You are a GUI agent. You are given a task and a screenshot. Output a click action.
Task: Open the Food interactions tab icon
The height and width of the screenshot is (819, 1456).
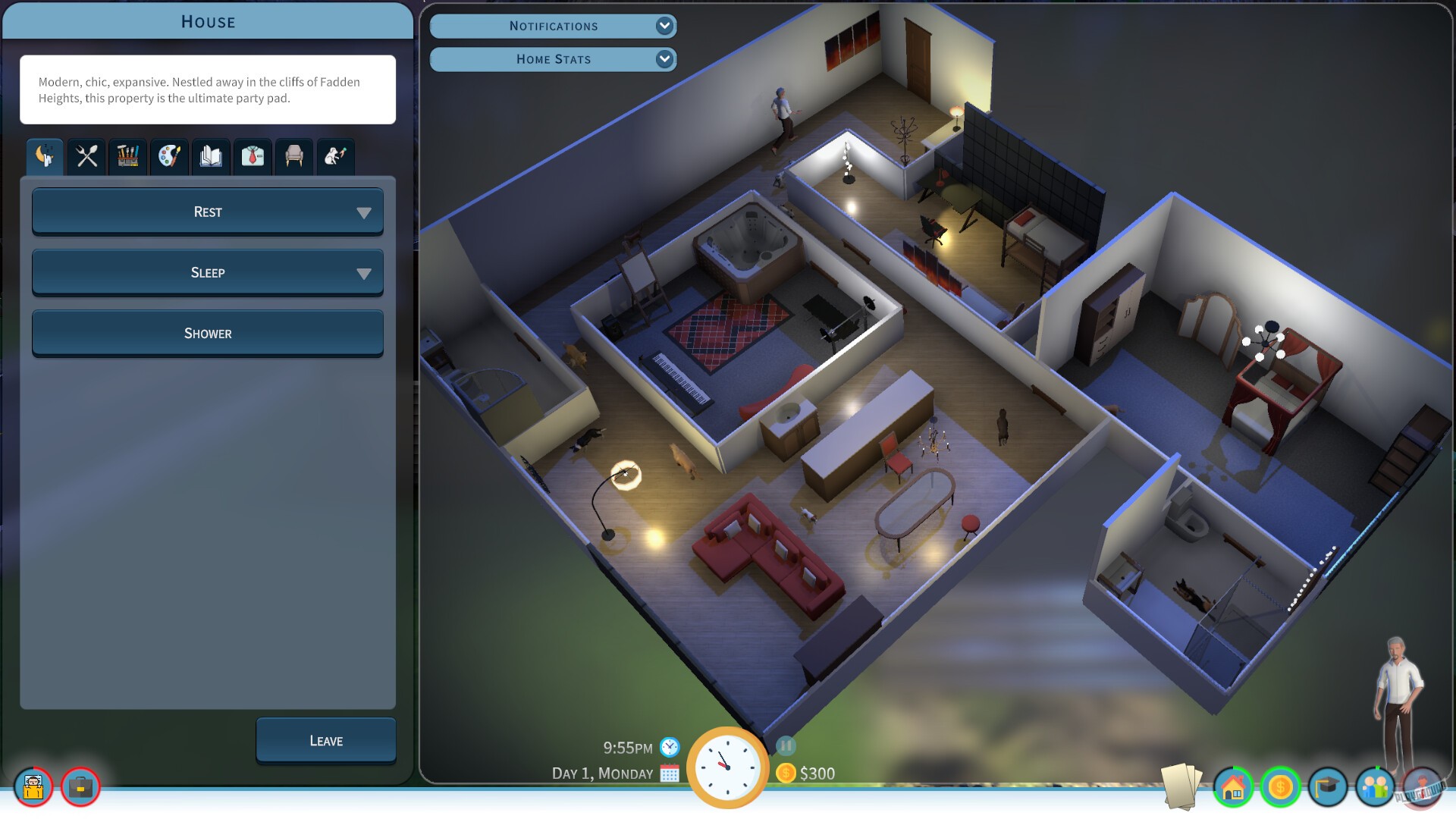coord(86,157)
